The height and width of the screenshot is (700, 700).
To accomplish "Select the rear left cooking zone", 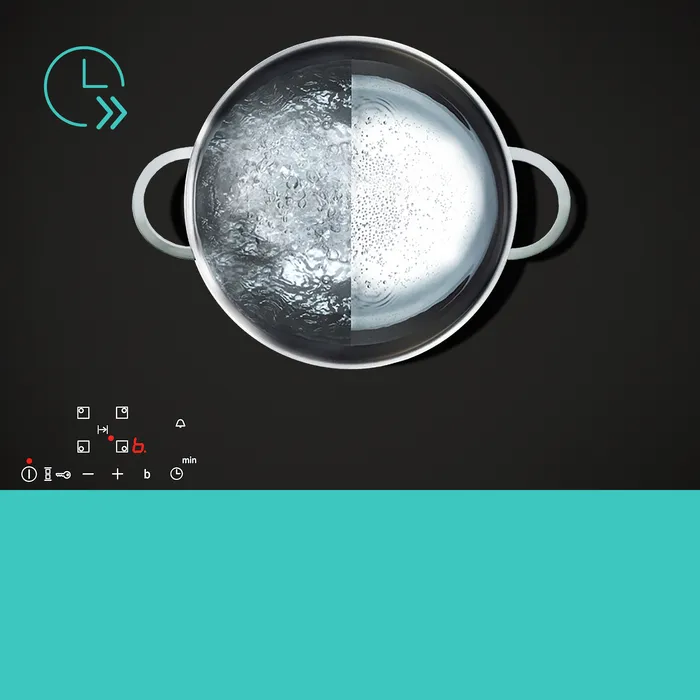I will [83, 412].
